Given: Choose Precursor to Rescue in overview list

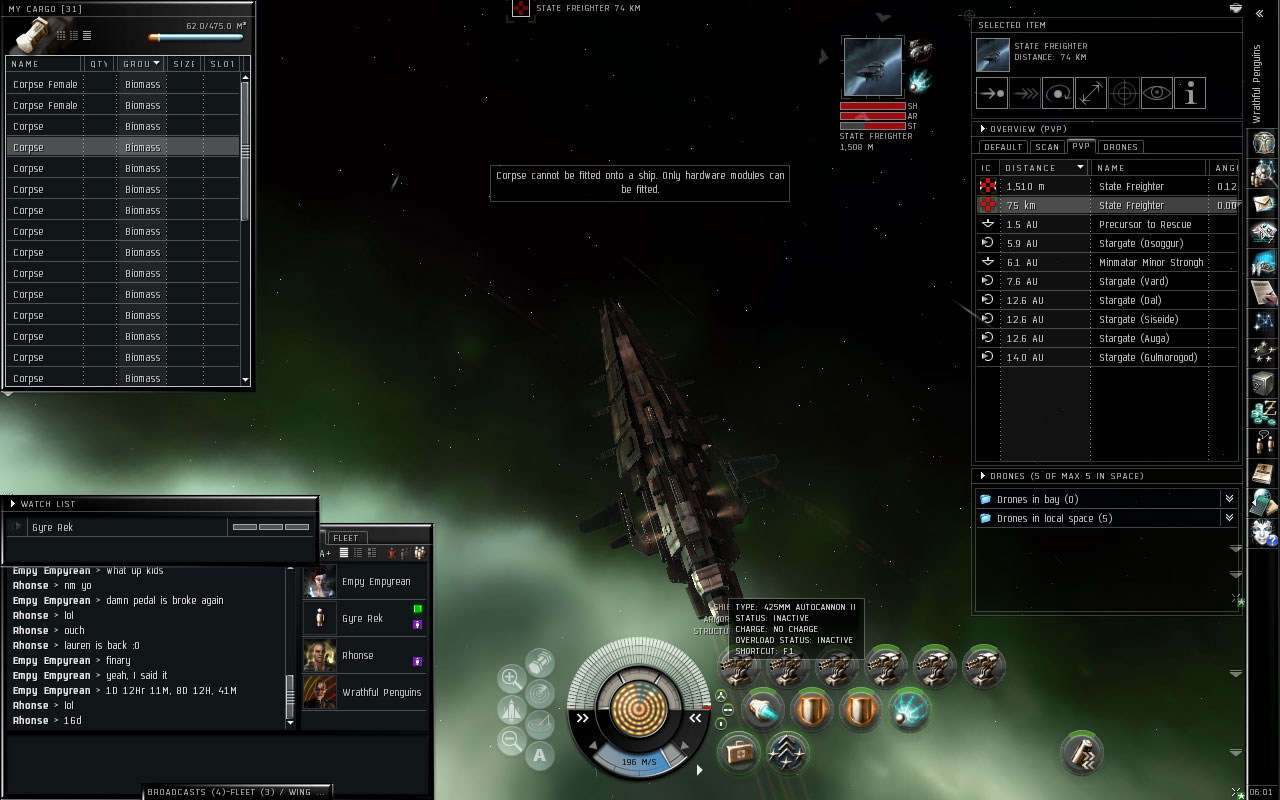Looking at the screenshot, I should (x=1146, y=224).
